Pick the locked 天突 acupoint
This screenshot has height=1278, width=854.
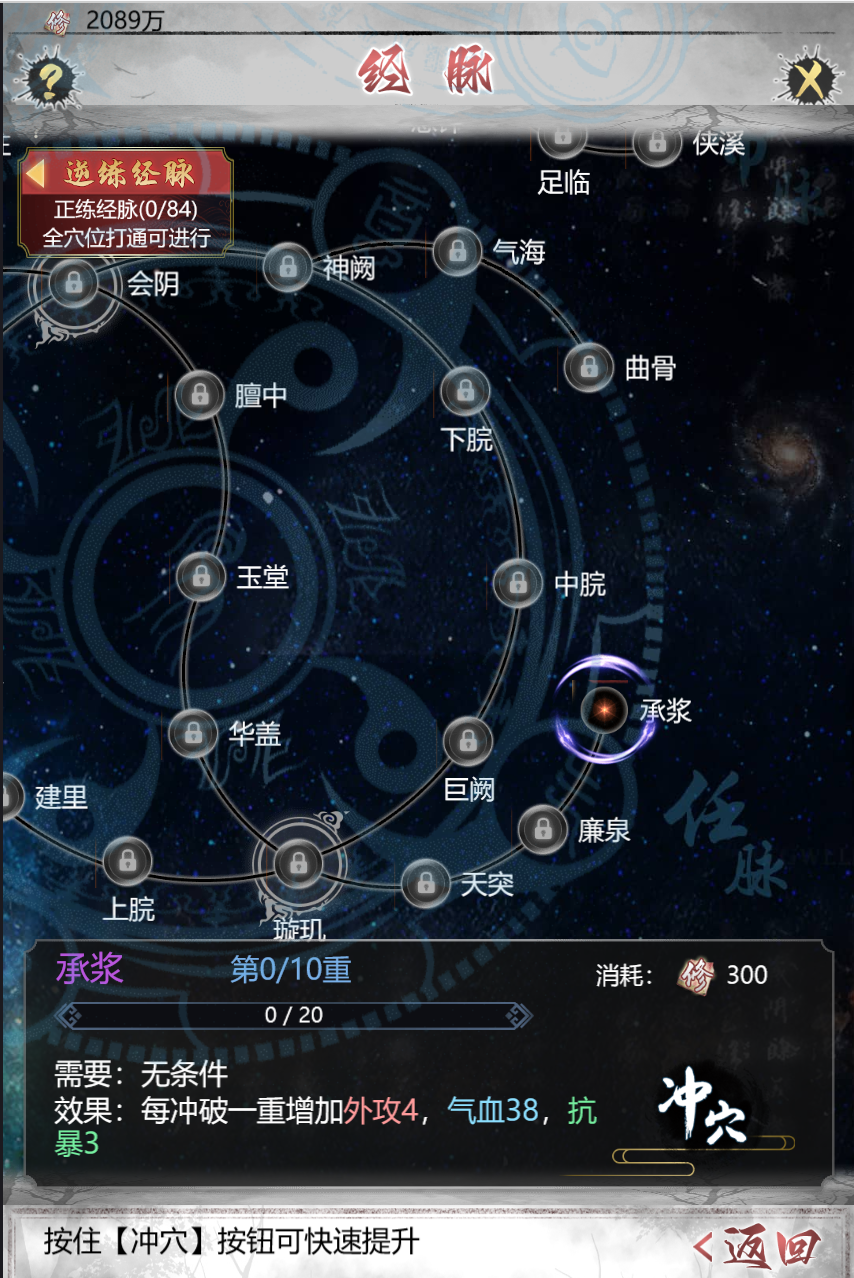pyautogui.click(x=426, y=882)
